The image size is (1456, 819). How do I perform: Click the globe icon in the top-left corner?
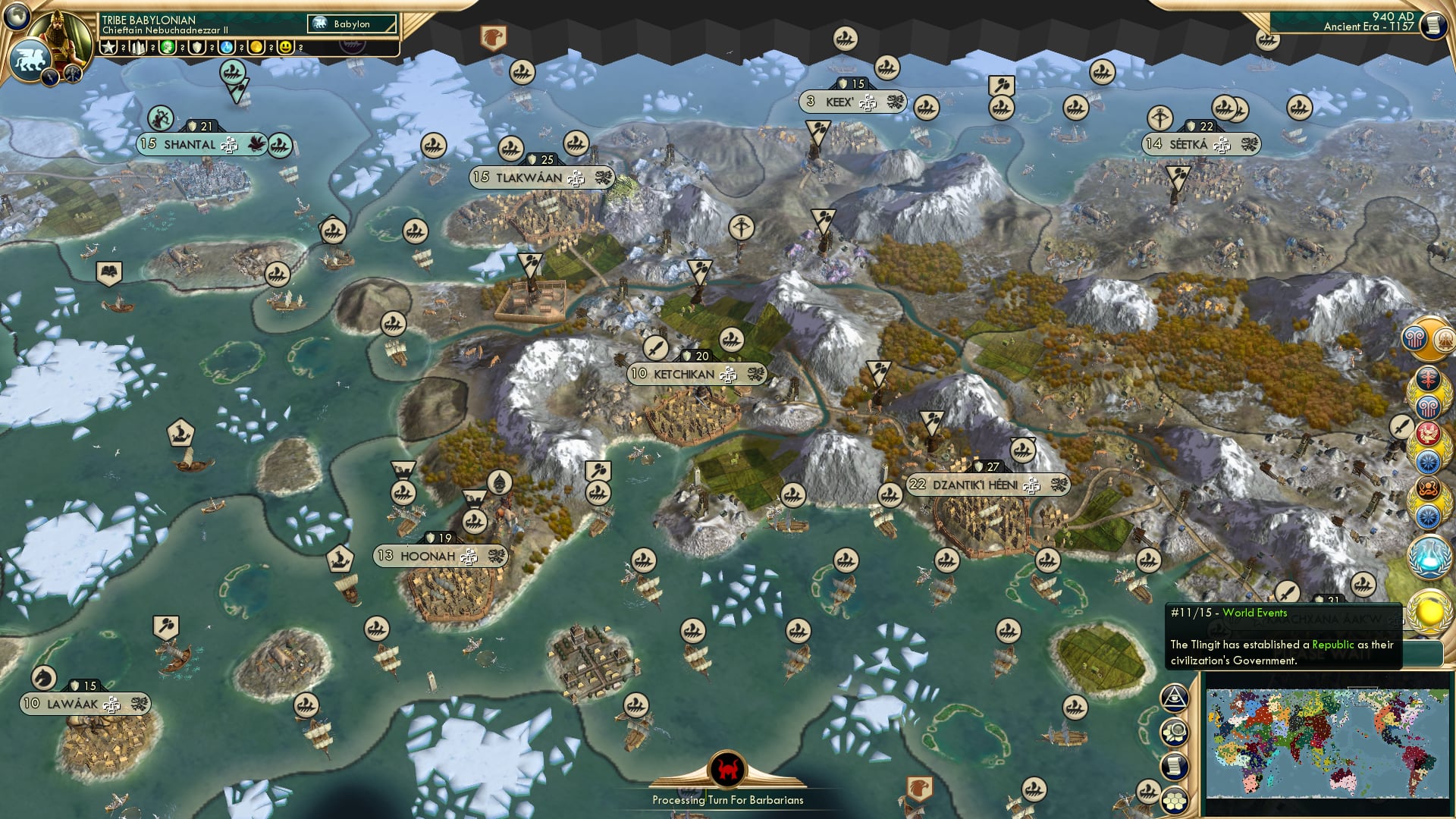pyautogui.click(x=17, y=17)
